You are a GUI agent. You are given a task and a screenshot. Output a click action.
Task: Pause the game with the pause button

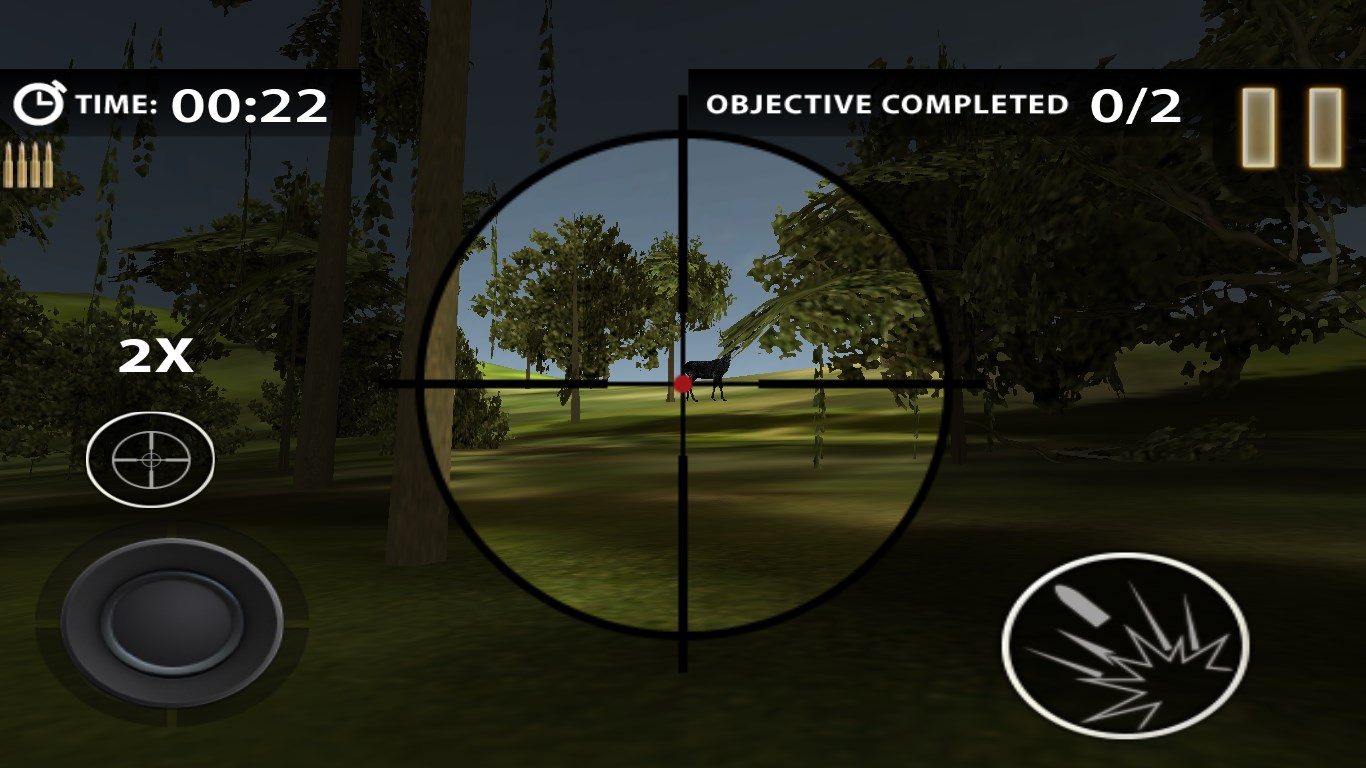coord(1291,127)
